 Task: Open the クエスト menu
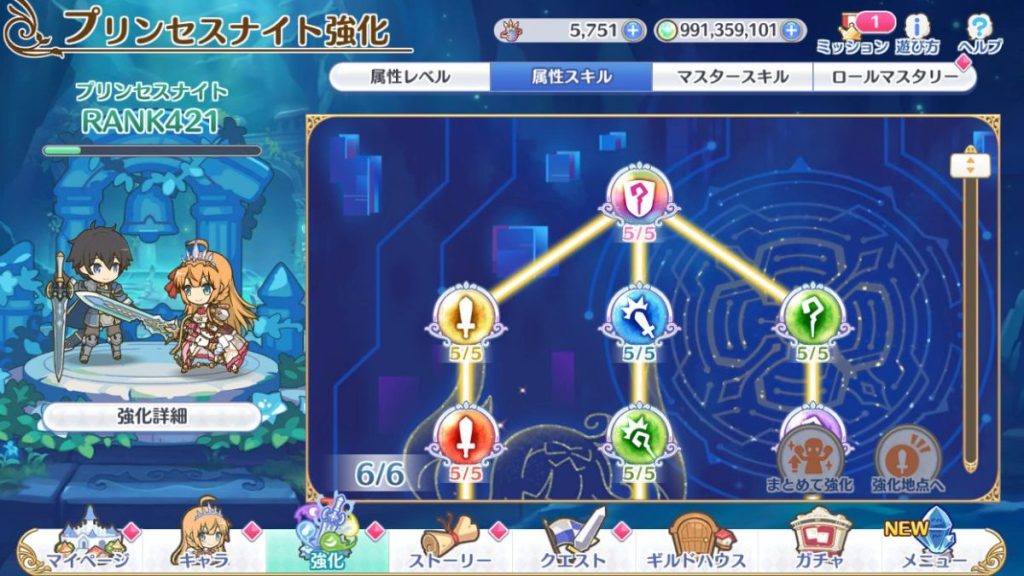click(x=574, y=545)
